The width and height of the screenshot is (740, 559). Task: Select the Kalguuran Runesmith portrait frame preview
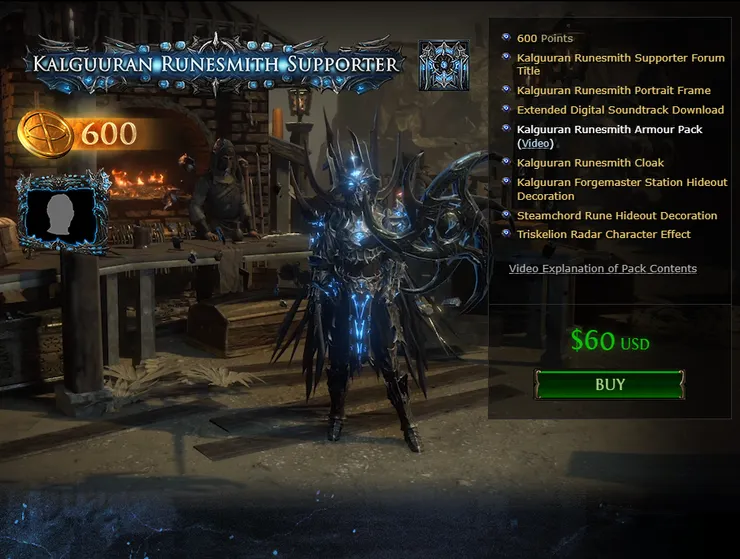pyautogui.click(x=62, y=209)
